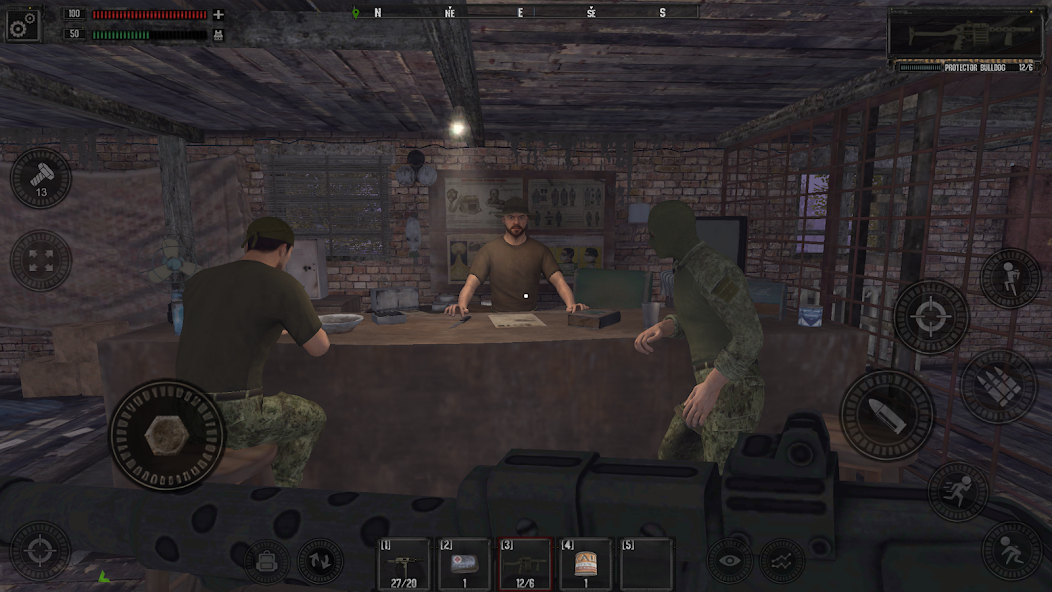Viewport: 1052px width, 592px height.
Task: Tap the crosshair button in the bottom-left corner
Action: (x=40, y=551)
